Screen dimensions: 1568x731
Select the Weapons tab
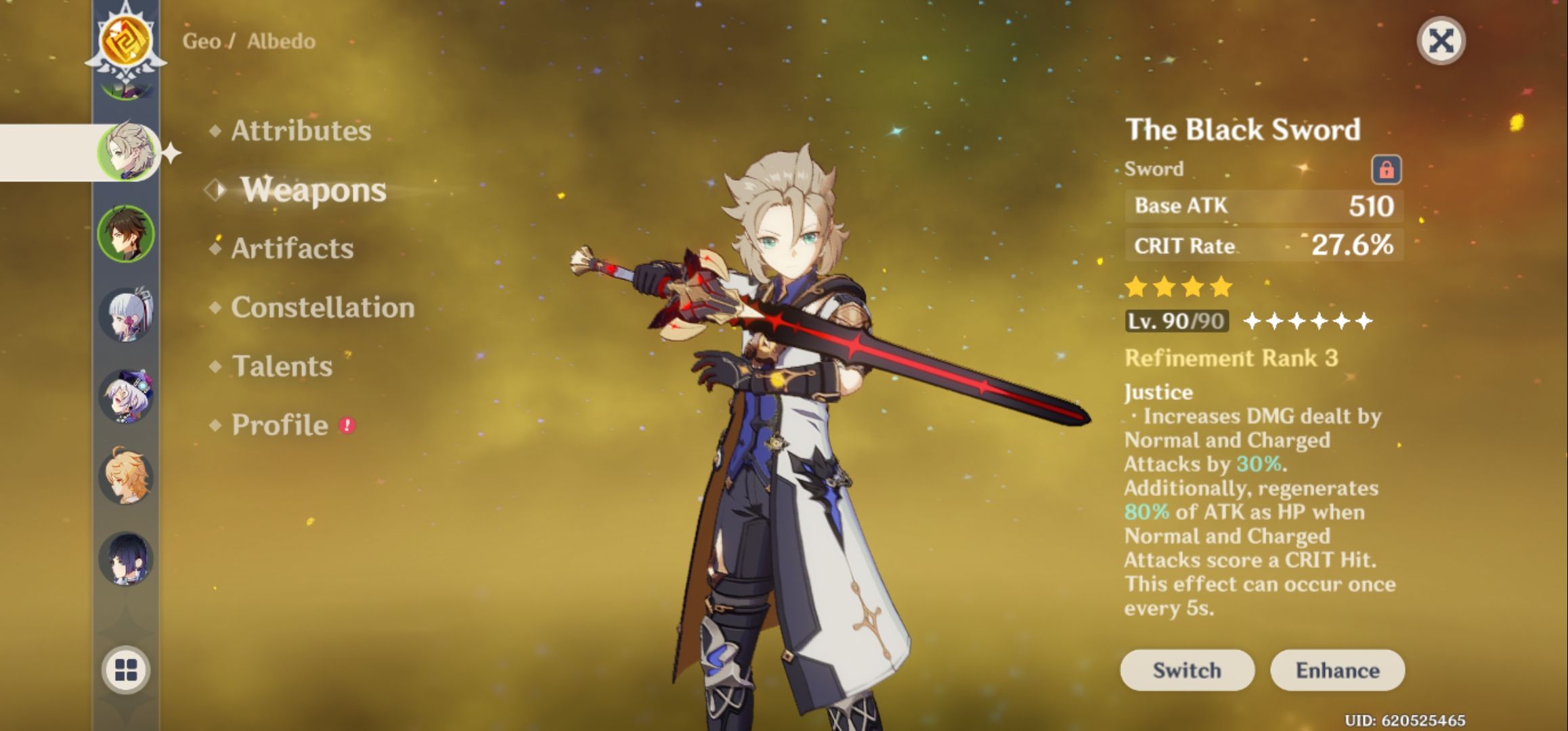point(313,190)
